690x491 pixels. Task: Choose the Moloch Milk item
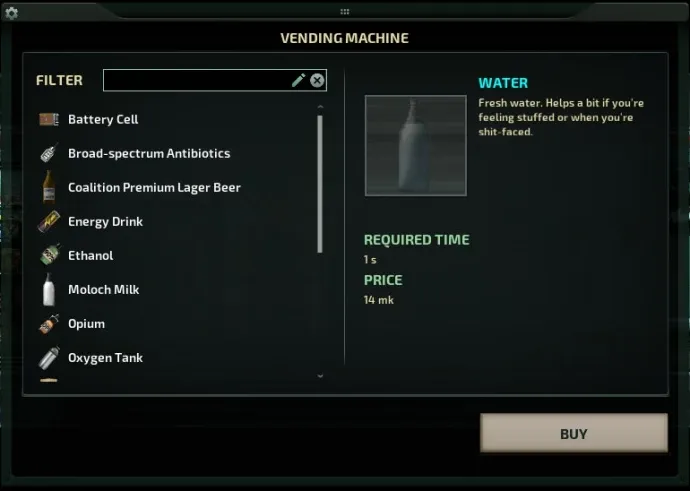103,290
